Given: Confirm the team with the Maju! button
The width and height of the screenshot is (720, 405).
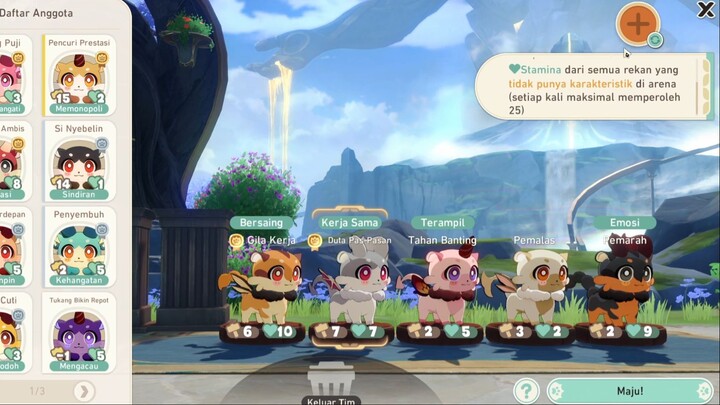Looking at the screenshot, I should 630,390.
